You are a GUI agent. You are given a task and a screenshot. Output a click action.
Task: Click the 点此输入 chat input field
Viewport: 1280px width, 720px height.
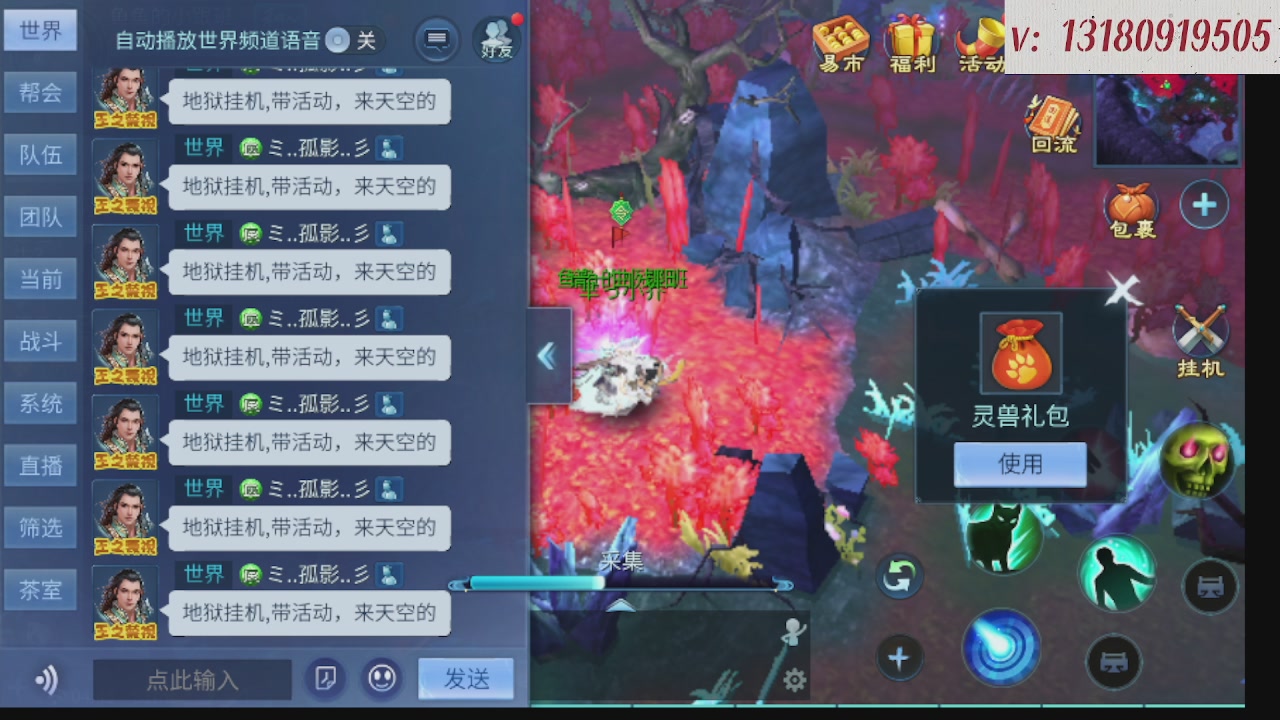(192, 679)
